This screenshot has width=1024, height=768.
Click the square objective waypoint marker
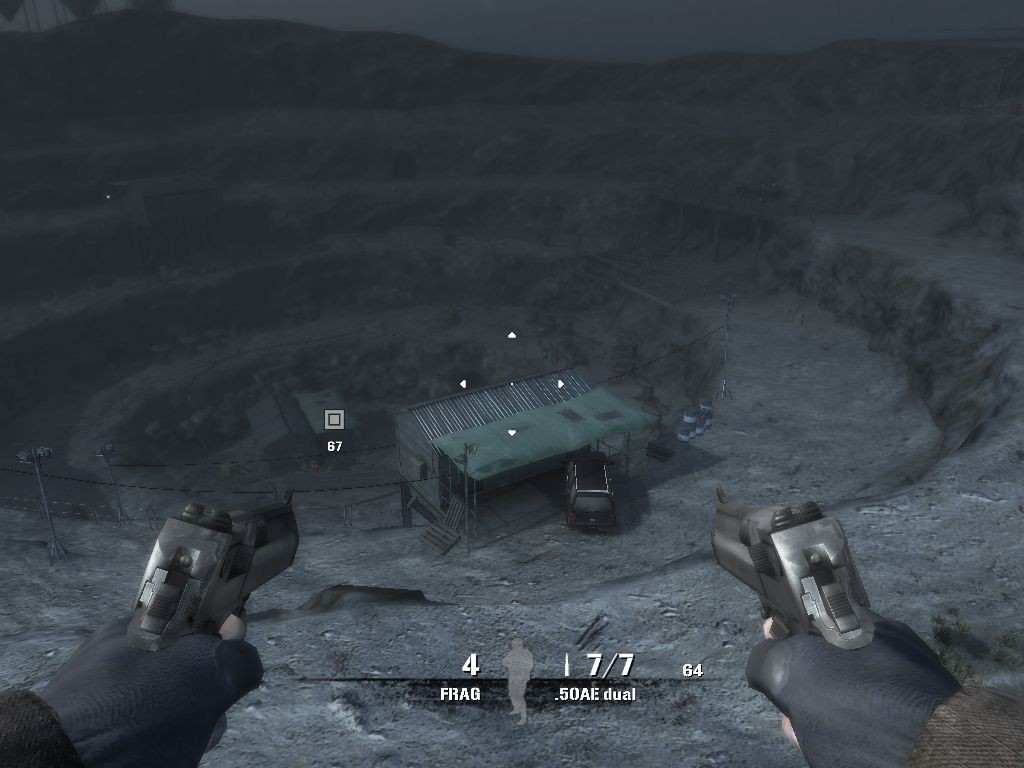[x=334, y=419]
